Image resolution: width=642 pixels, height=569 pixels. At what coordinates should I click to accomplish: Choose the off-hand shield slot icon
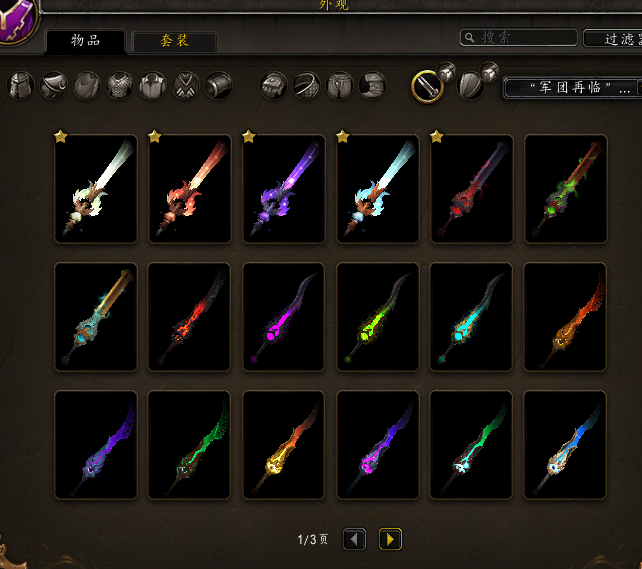(471, 86)
